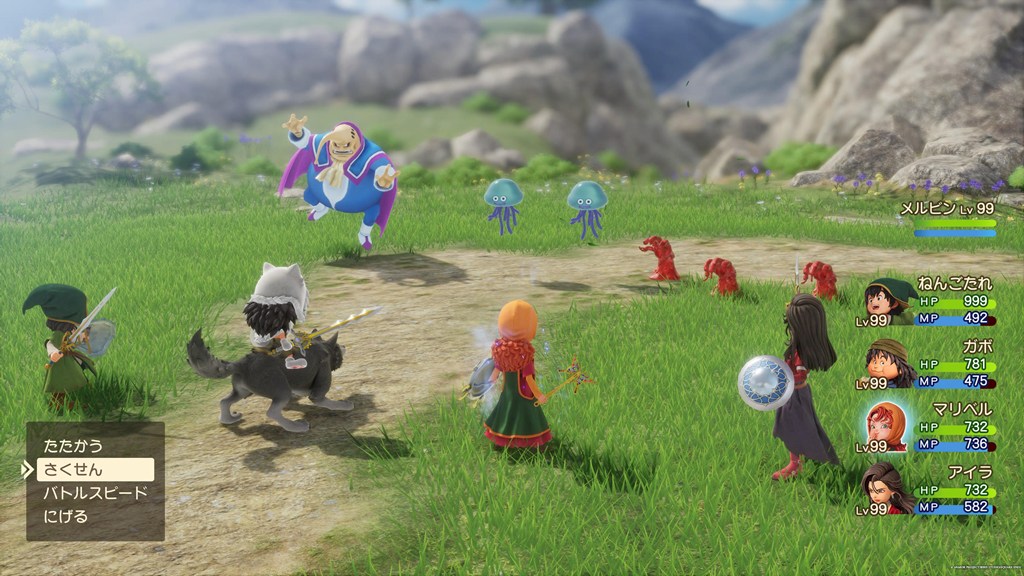Choose the さくせん tactics option
The image size is (1024, 576).
95,469
